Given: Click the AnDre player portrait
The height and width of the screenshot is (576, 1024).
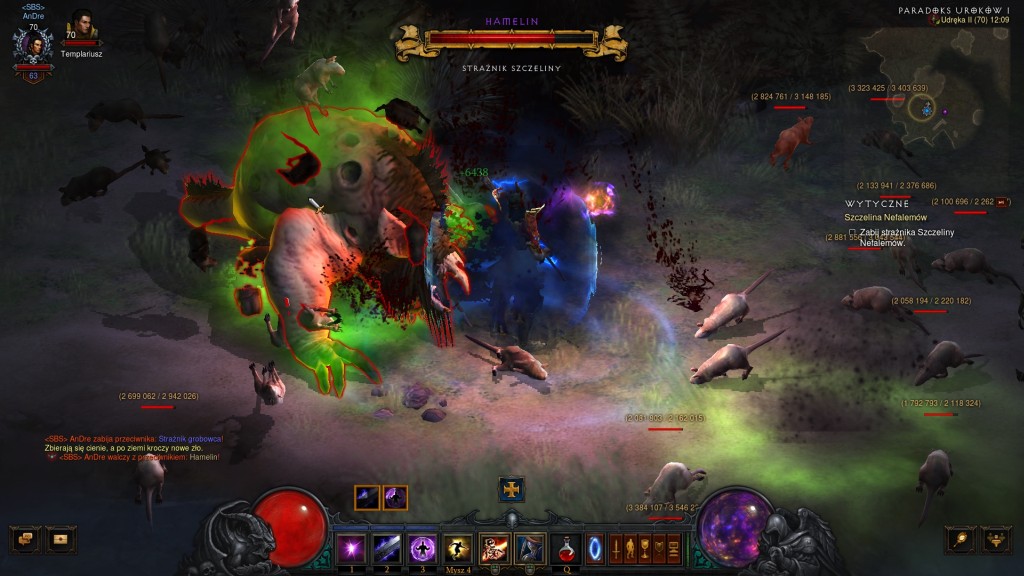Looking at the screenshot, I should pyautogui.click(x=34, y=46).
